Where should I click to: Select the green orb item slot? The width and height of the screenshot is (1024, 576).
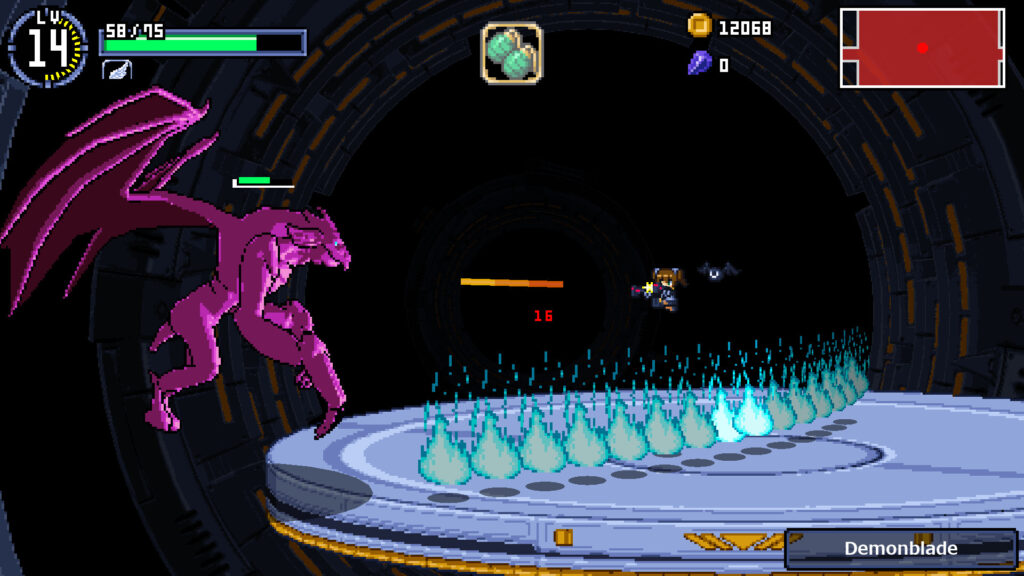coord(512,53)
